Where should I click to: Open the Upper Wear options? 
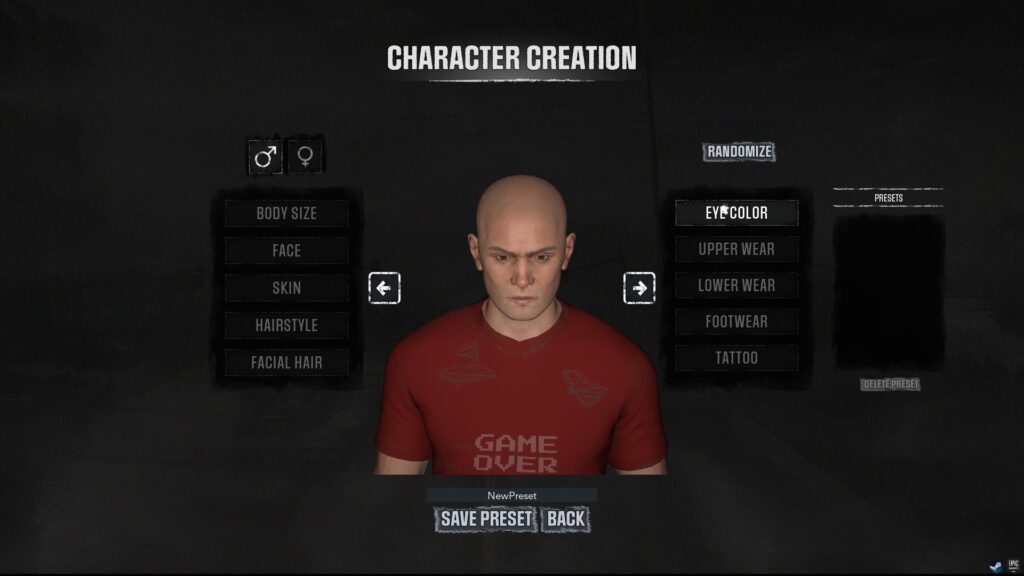tap(737, 249)
